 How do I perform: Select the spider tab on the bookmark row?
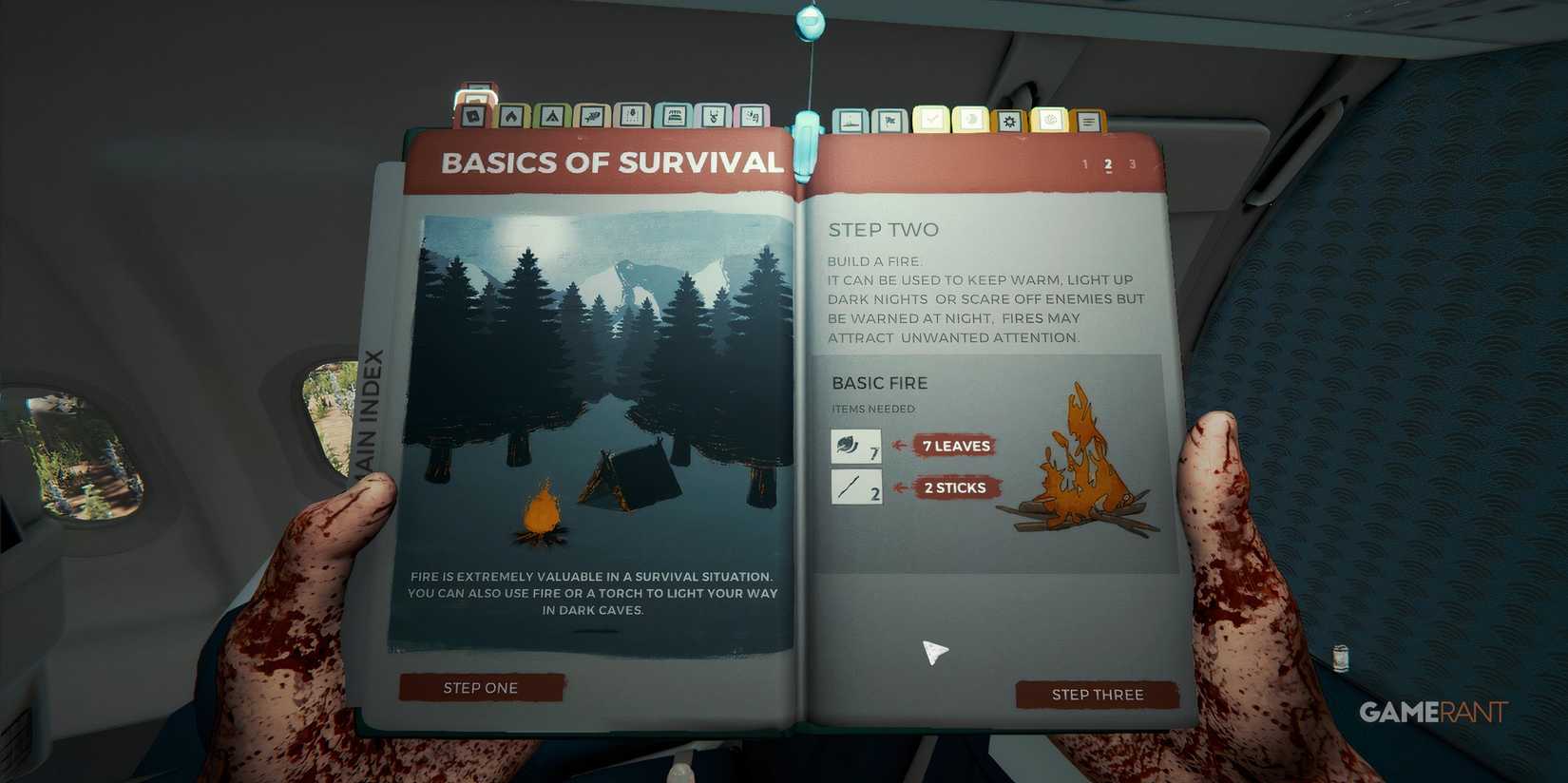pos(632,117)
